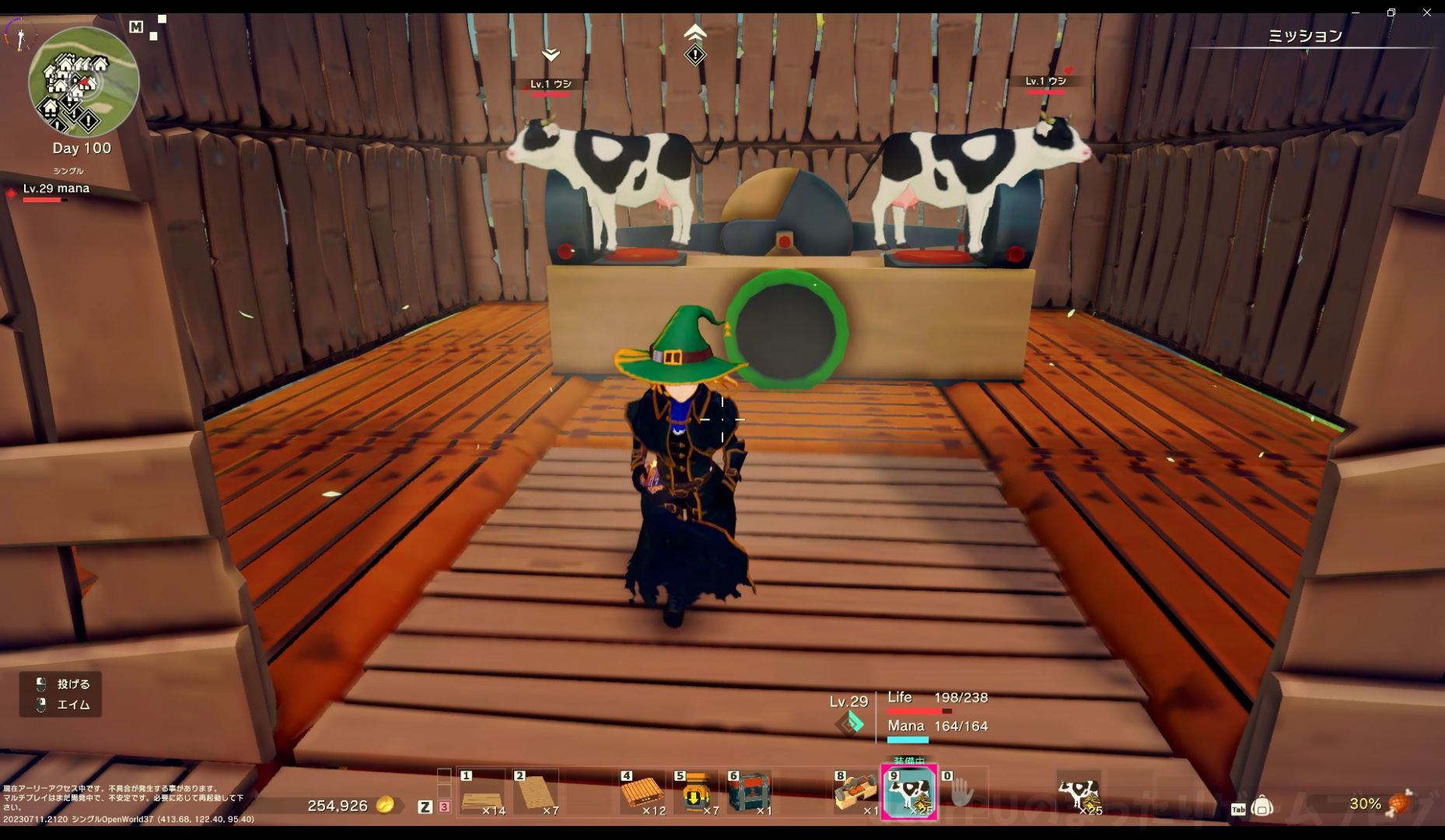Open the backpack inventory icon

point(1262,807)
